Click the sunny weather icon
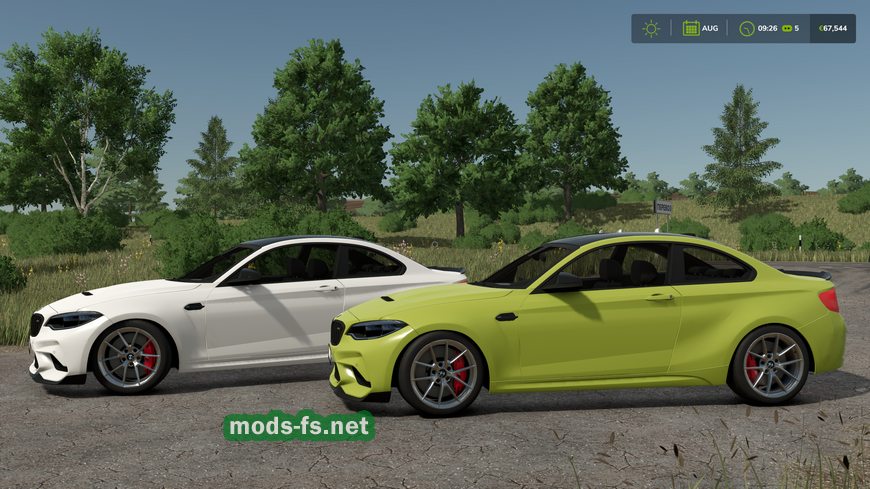870x489 pixels. (651, 28)
